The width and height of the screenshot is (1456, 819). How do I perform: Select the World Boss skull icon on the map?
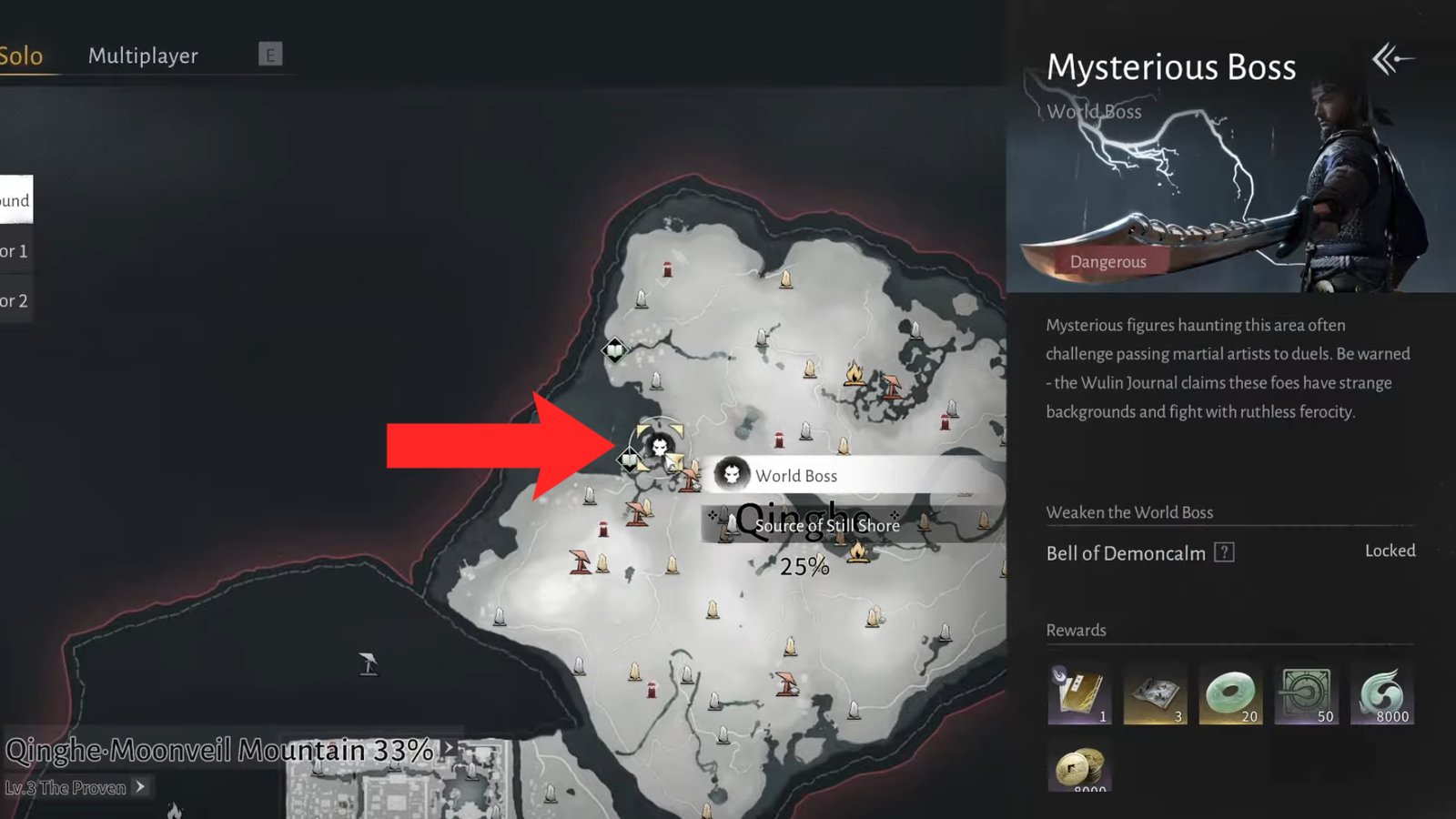coord(662,448)
